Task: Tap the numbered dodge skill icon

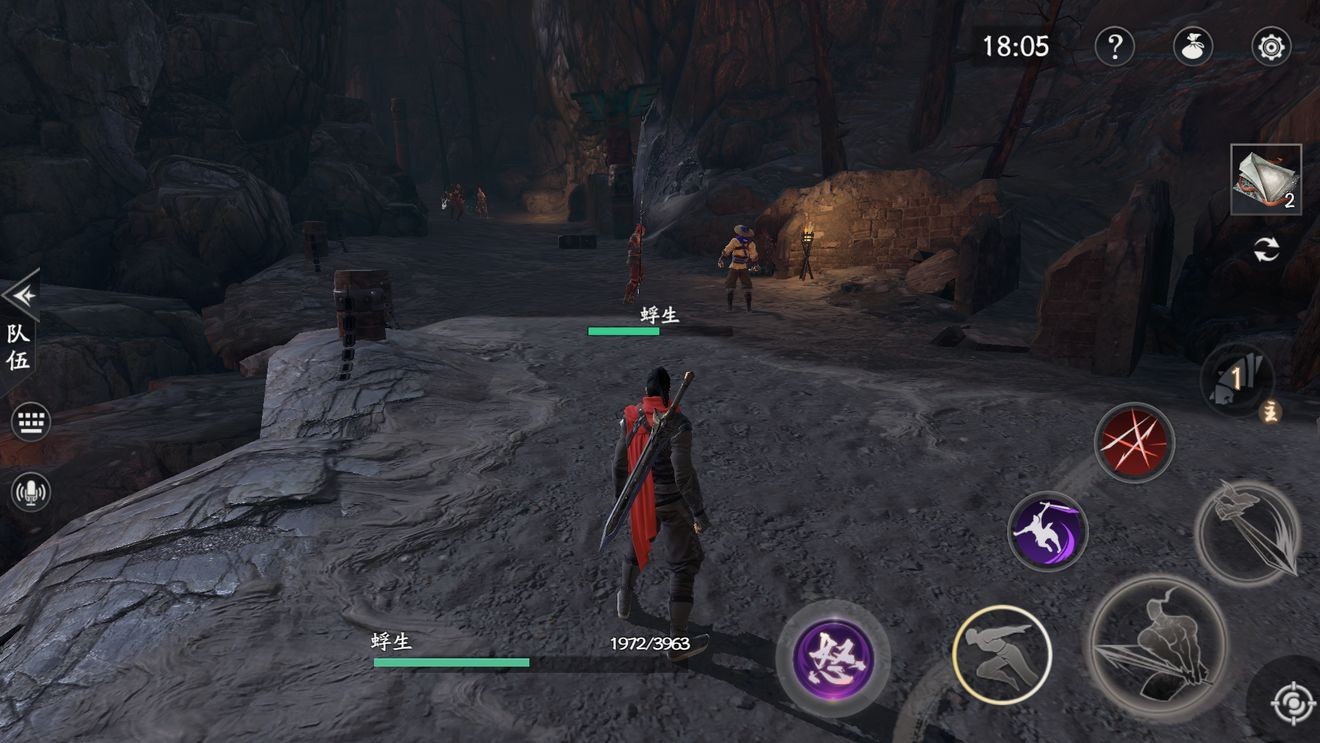Action: point(1237,379)
